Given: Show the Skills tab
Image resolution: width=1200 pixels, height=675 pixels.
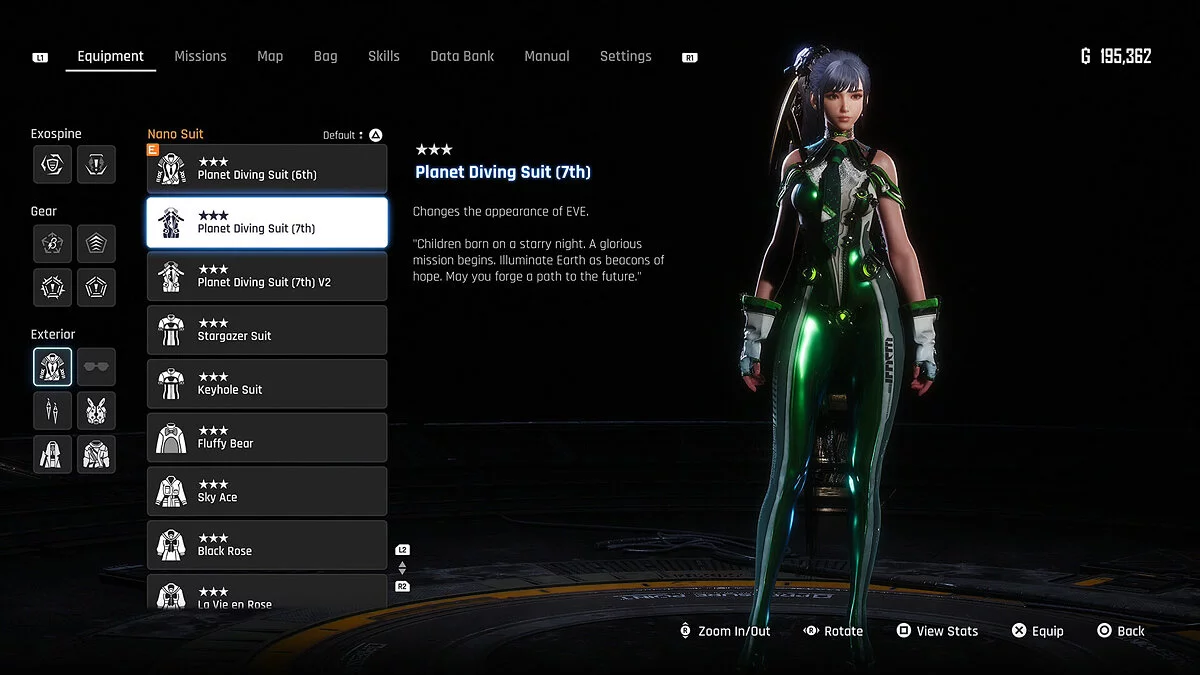Looking at the screenshot, I should point(383,56).
